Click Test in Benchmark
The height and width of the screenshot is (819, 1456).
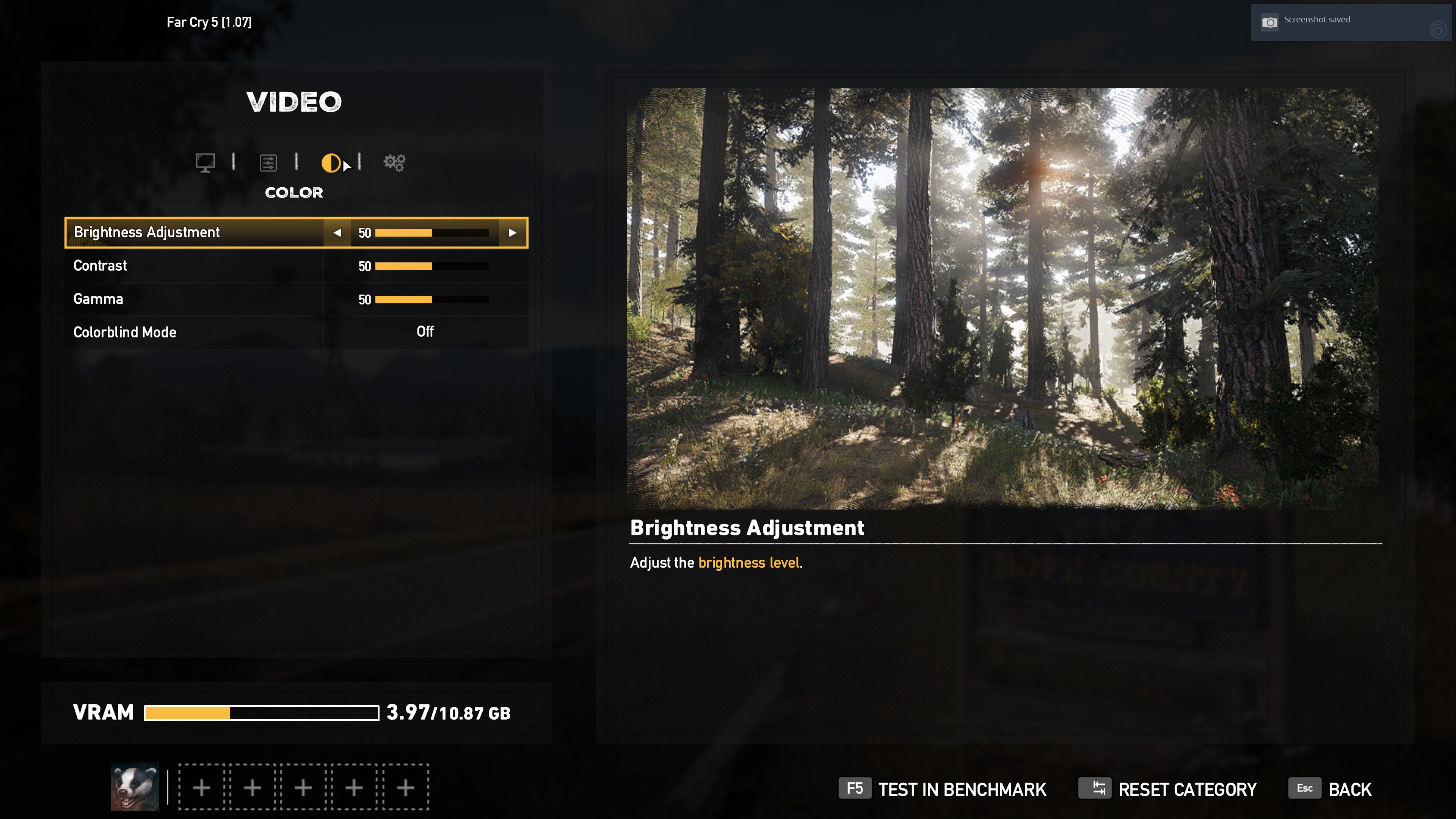(x=942, y=789)
